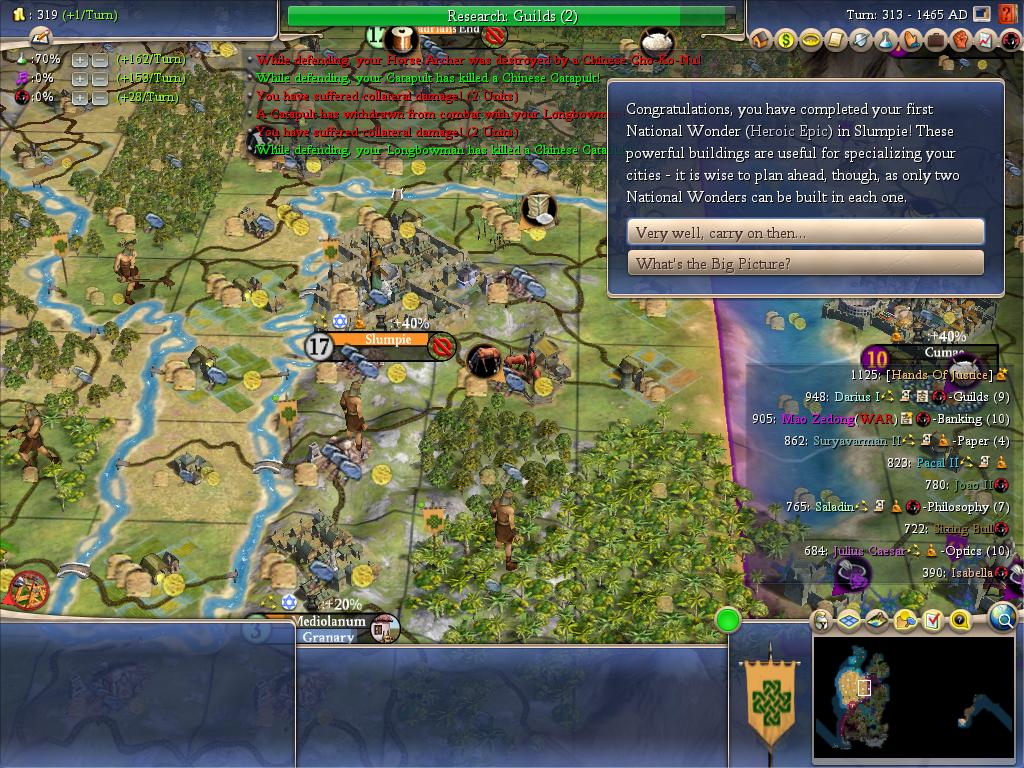Open the globe view magnifier button

click(x=1003, y=619)
